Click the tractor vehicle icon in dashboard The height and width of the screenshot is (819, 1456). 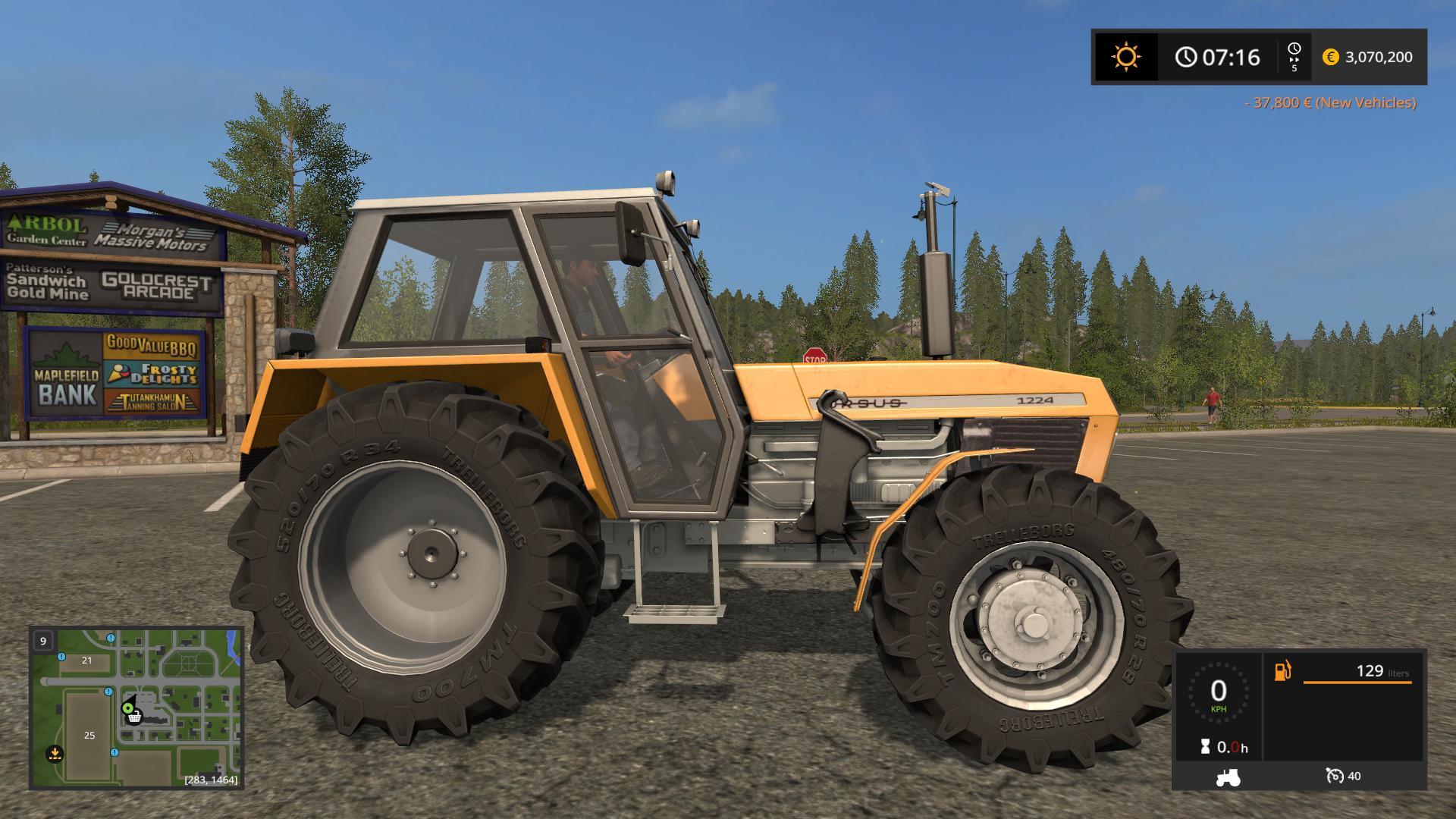pos(1228,778)
